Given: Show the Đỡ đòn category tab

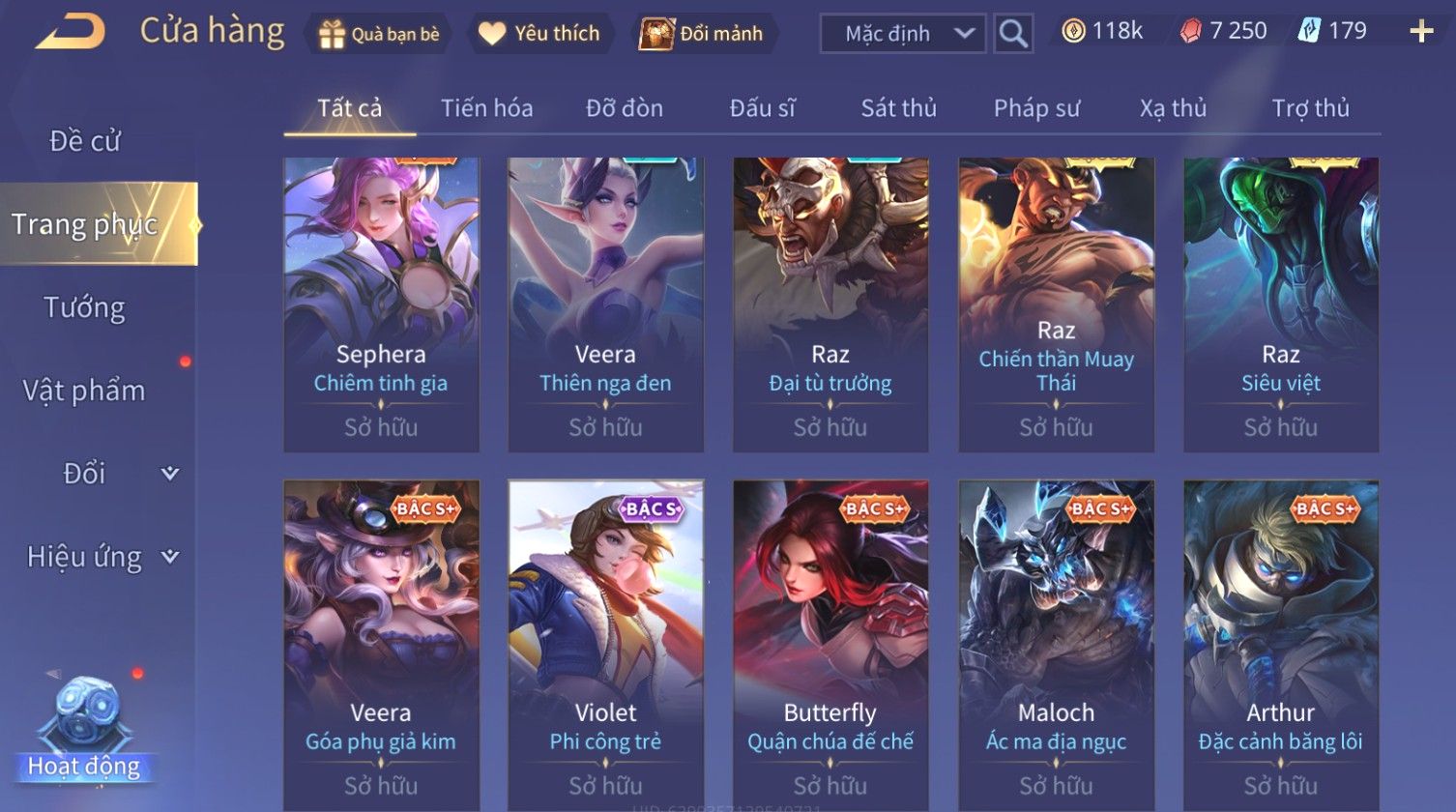Looking at the screenshot, I should point(625,108).
